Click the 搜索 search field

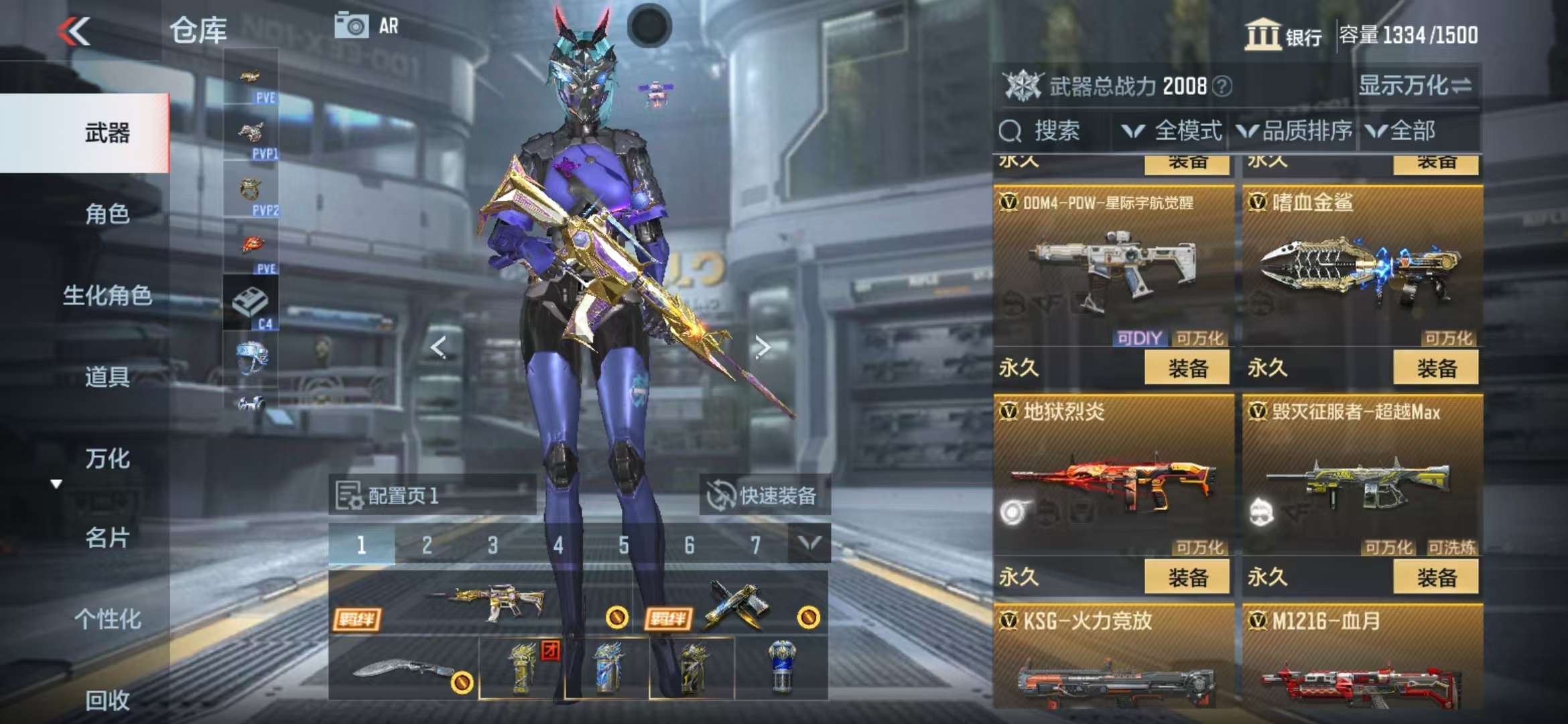1056,131
